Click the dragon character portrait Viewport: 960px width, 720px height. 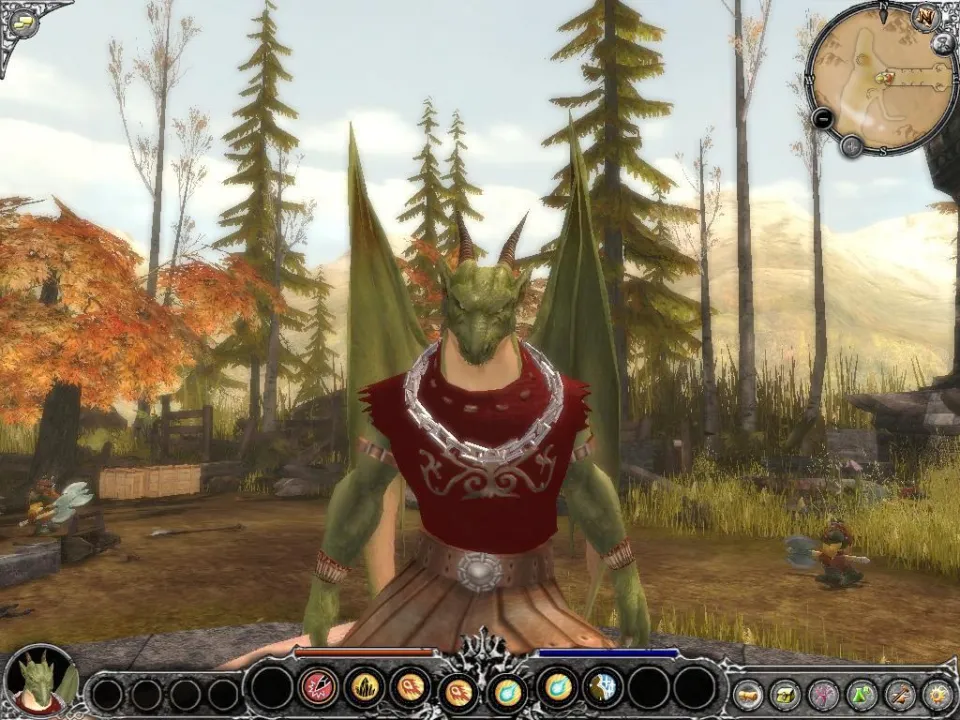point(40,682)
